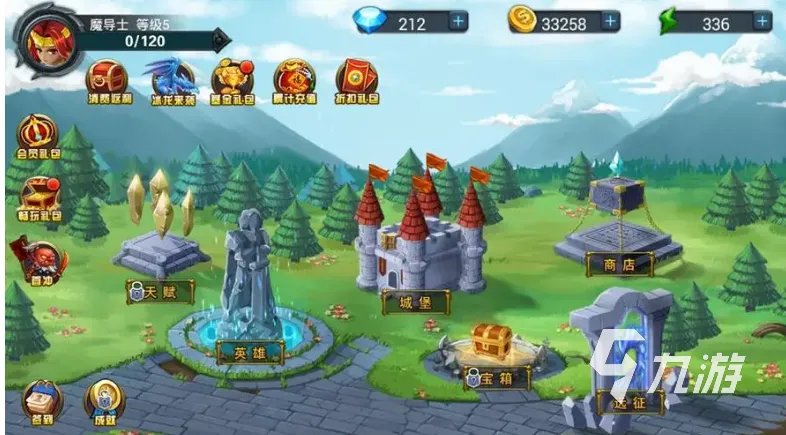Open the 签到 daily sign-in icon
Viewport: 786px width, 435px height.
(40, 400)
